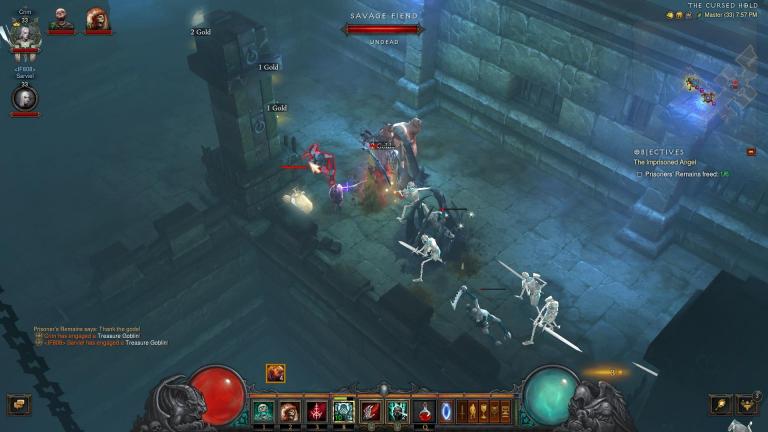Image resolution: width=768 pixels, height=432 pixels.
Task: Select Grim's player portrait
Action: click(x=26, y=32)
